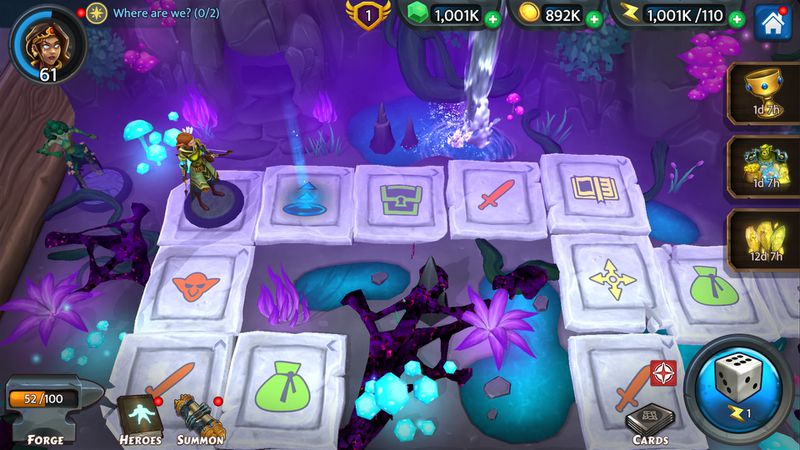
Task: Refill energy with the plus button
Action: [737, 17]
